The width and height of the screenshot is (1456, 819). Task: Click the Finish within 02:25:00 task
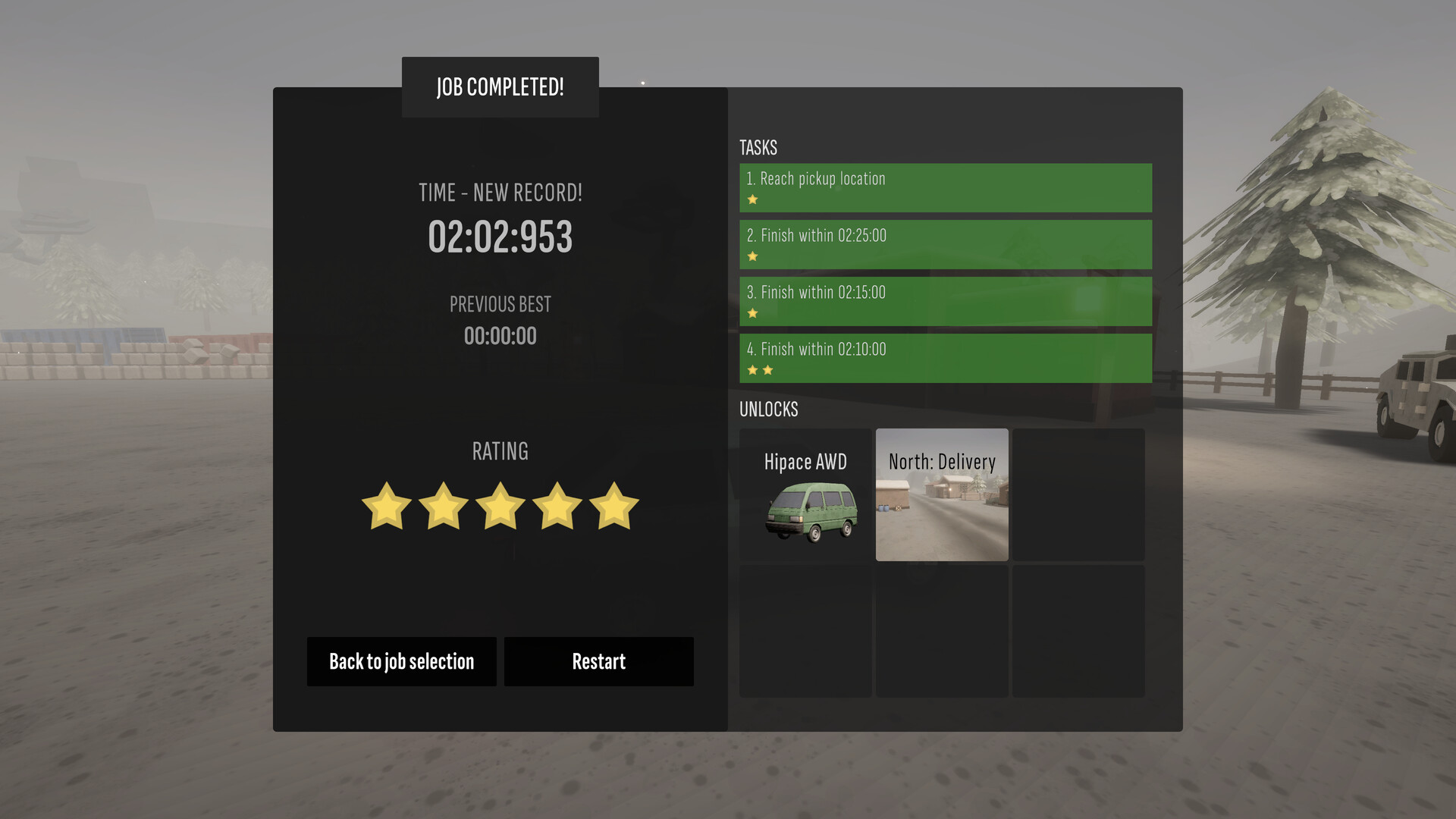click(x=945, y=244)
